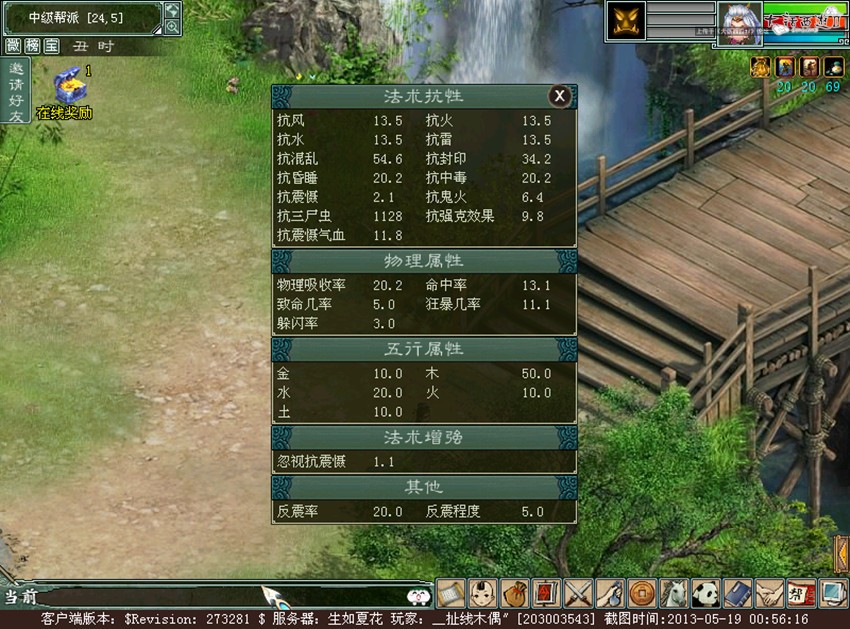Screen dimensions: 850x629
Task: Click the 邀请好友 invite friends tab
Action: pyautogui.click(x=15, y=91)
